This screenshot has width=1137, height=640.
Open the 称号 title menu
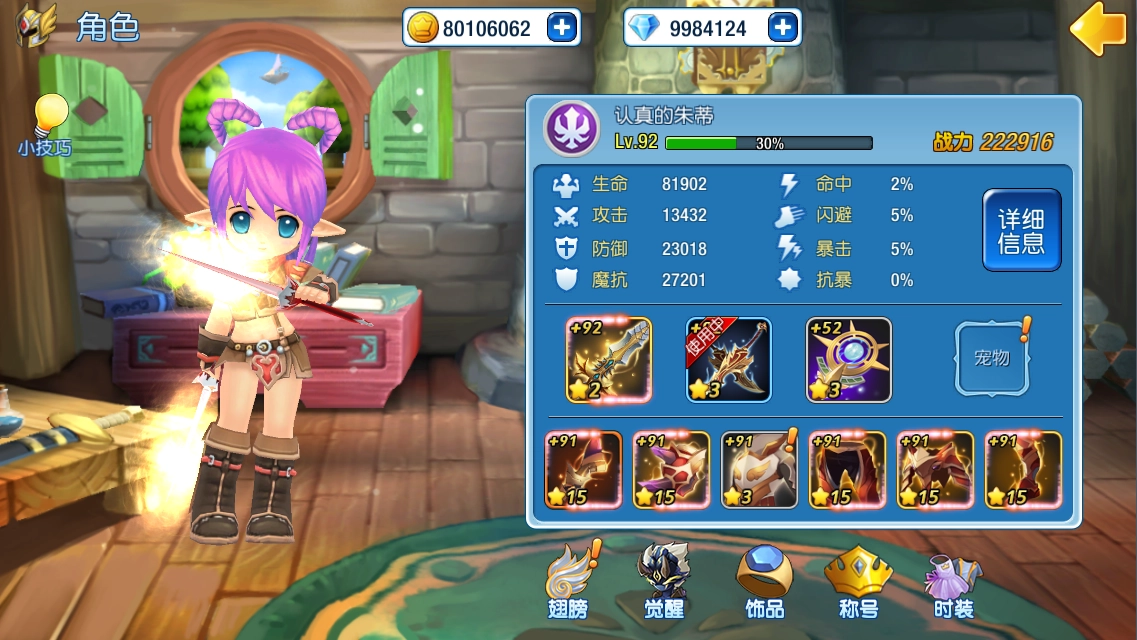point(858,583)
